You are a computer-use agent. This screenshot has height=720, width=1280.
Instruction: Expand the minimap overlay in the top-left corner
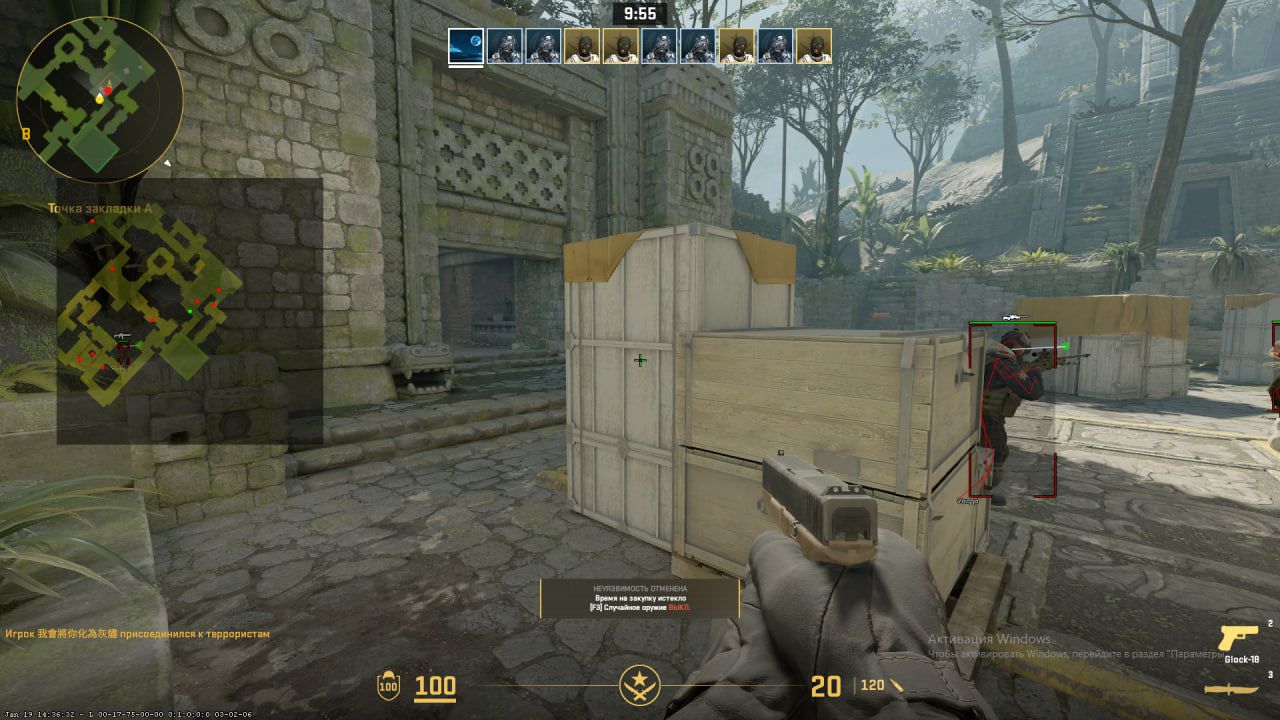coord(95,95)
